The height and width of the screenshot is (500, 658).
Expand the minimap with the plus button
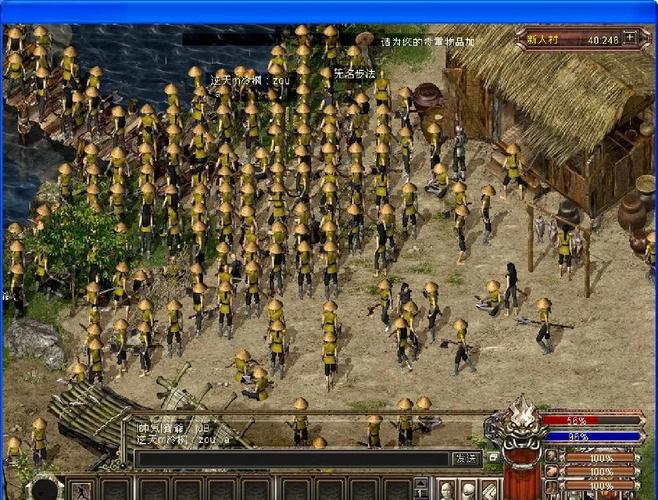click(630, 38)
